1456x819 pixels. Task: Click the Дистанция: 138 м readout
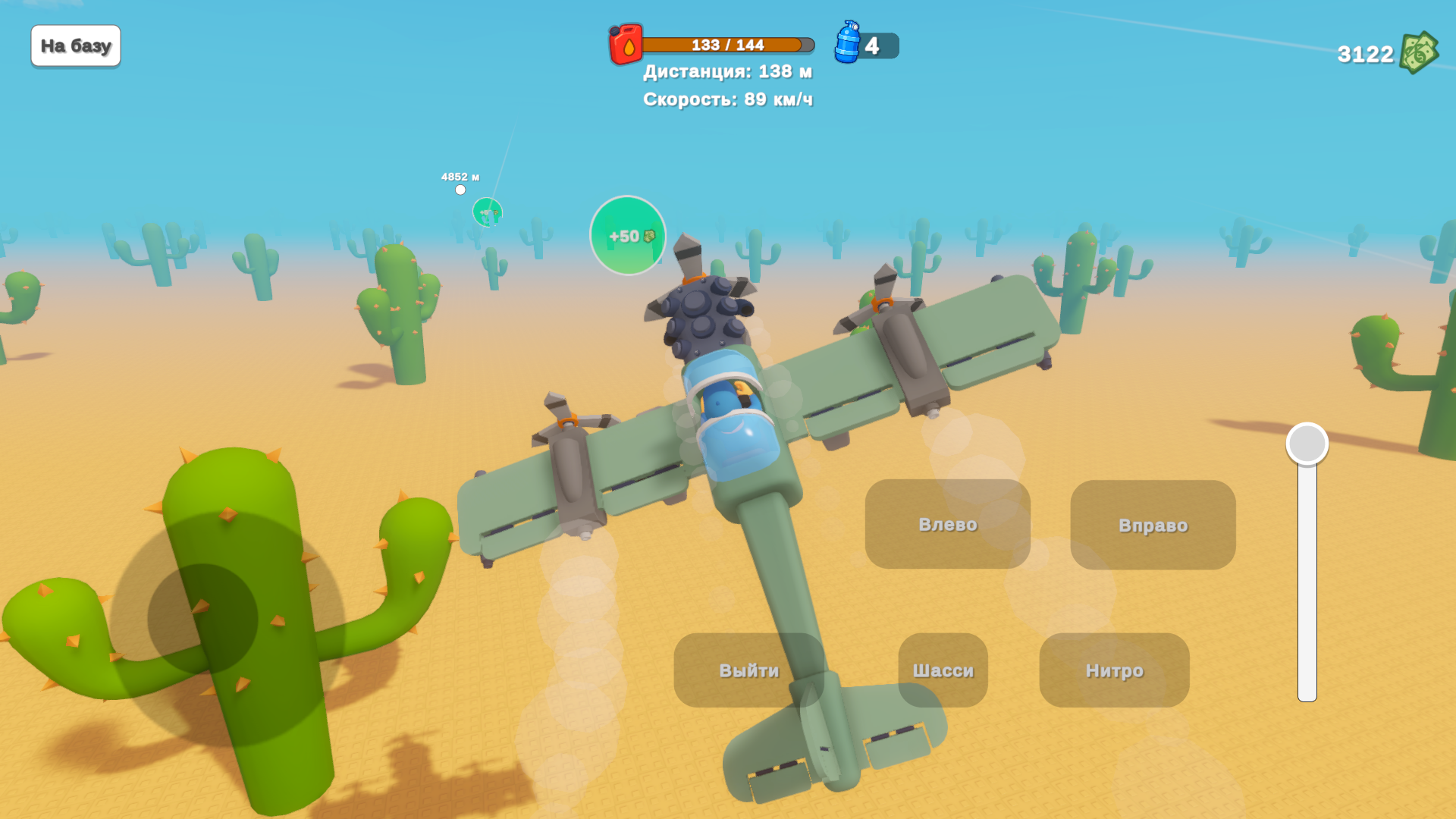[727, 71]
